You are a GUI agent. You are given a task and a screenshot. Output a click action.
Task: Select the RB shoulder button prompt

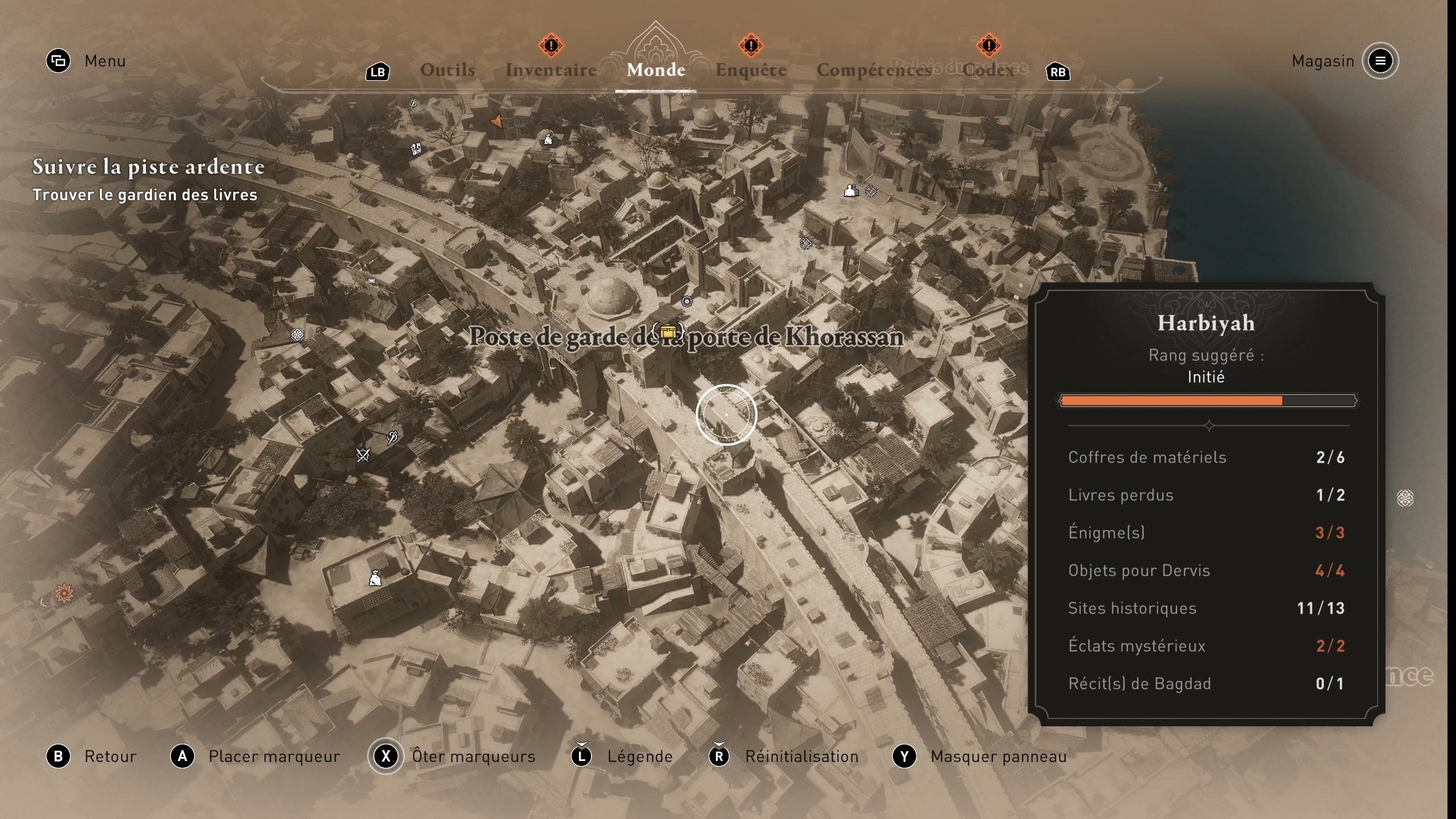click(1057, 72)
